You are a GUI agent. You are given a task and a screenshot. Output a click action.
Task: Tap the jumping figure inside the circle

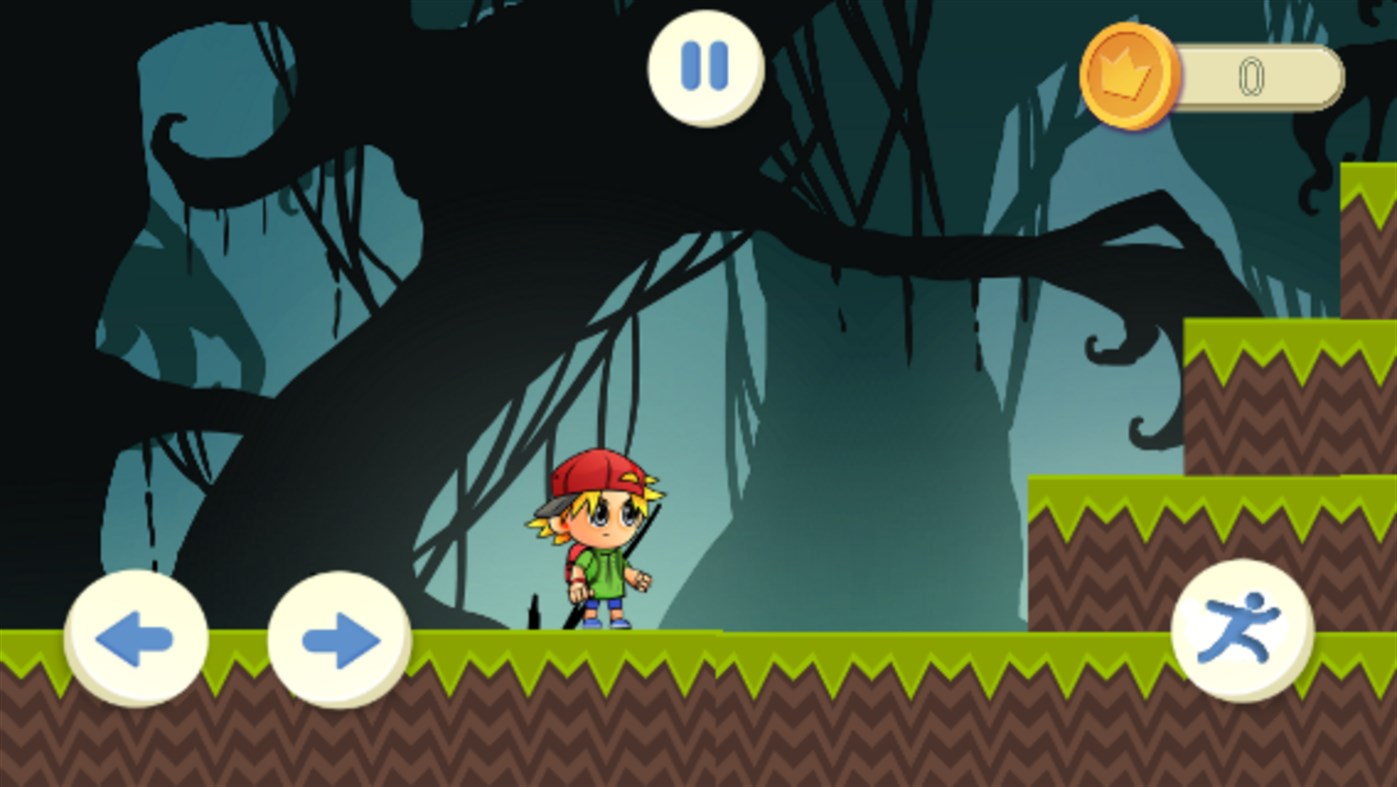pos(1242,632)
